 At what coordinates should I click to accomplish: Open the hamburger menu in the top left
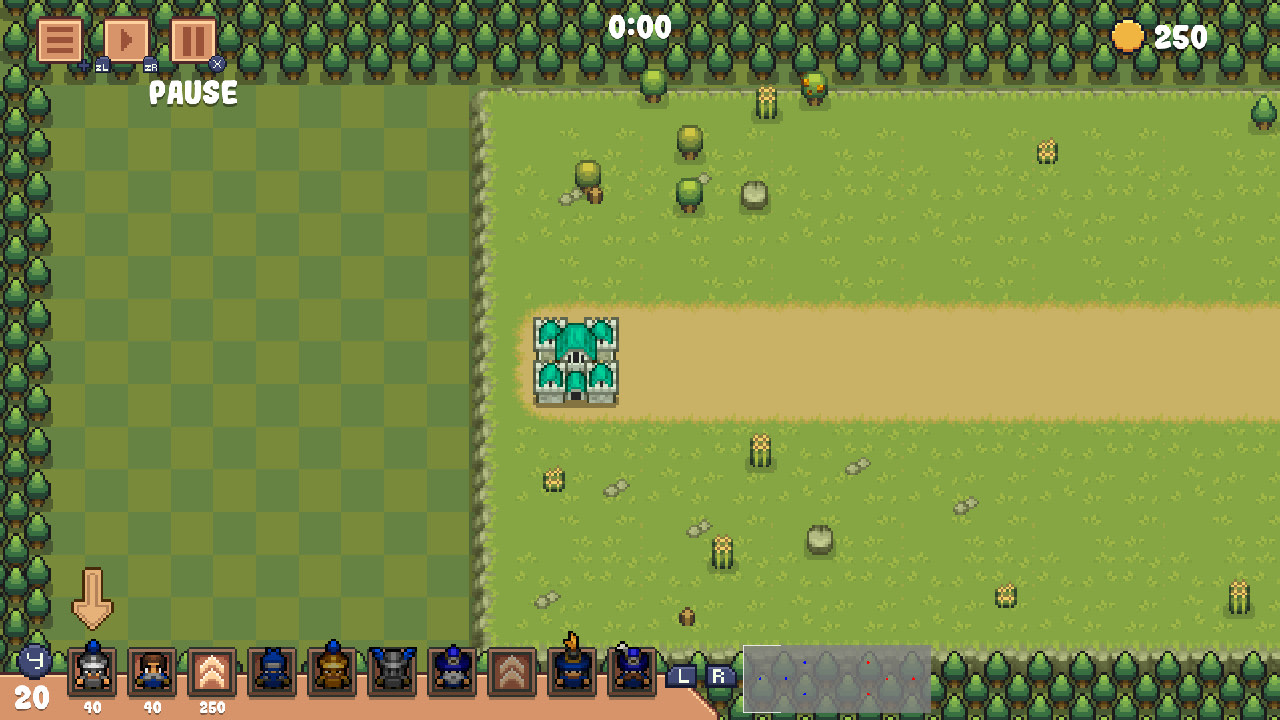pyautogui.click(x=59, y=41)
